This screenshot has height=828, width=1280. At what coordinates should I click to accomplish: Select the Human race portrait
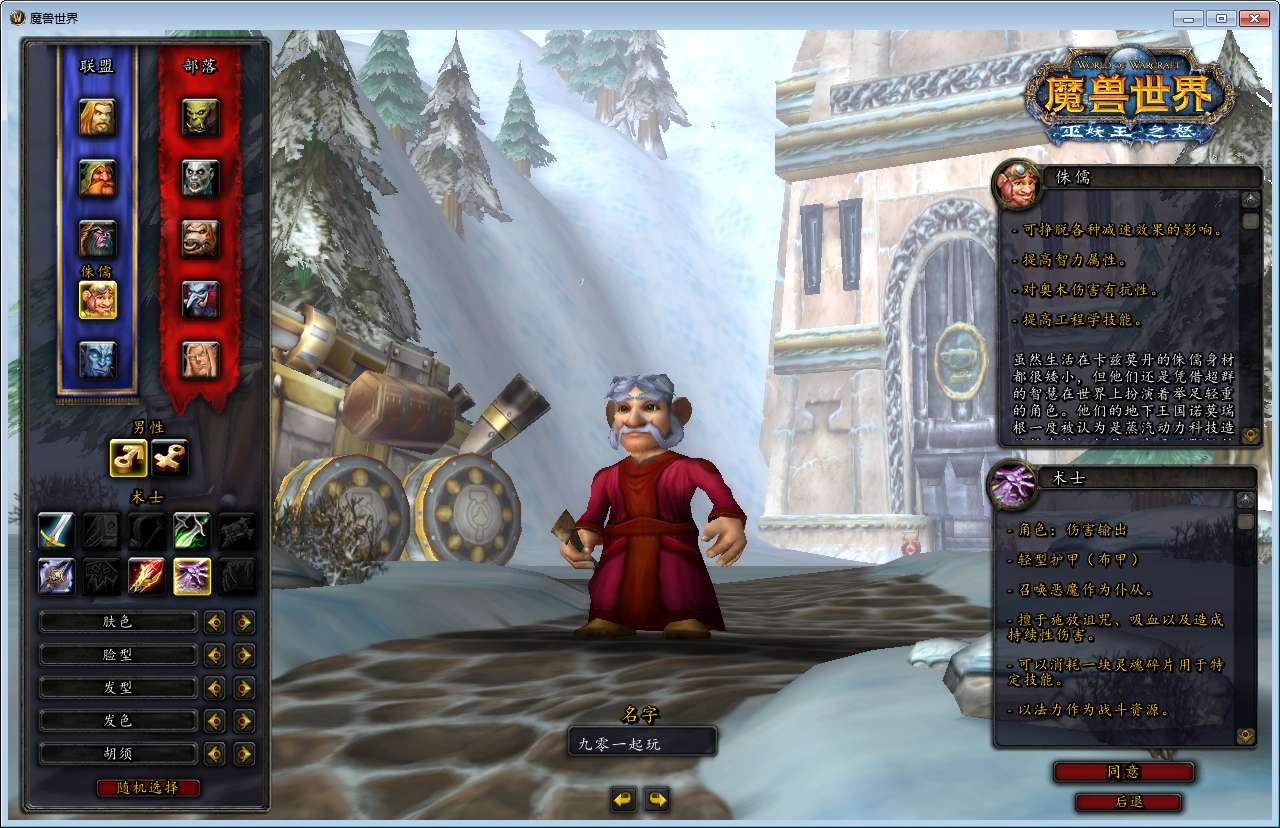(x=98, y=117)
